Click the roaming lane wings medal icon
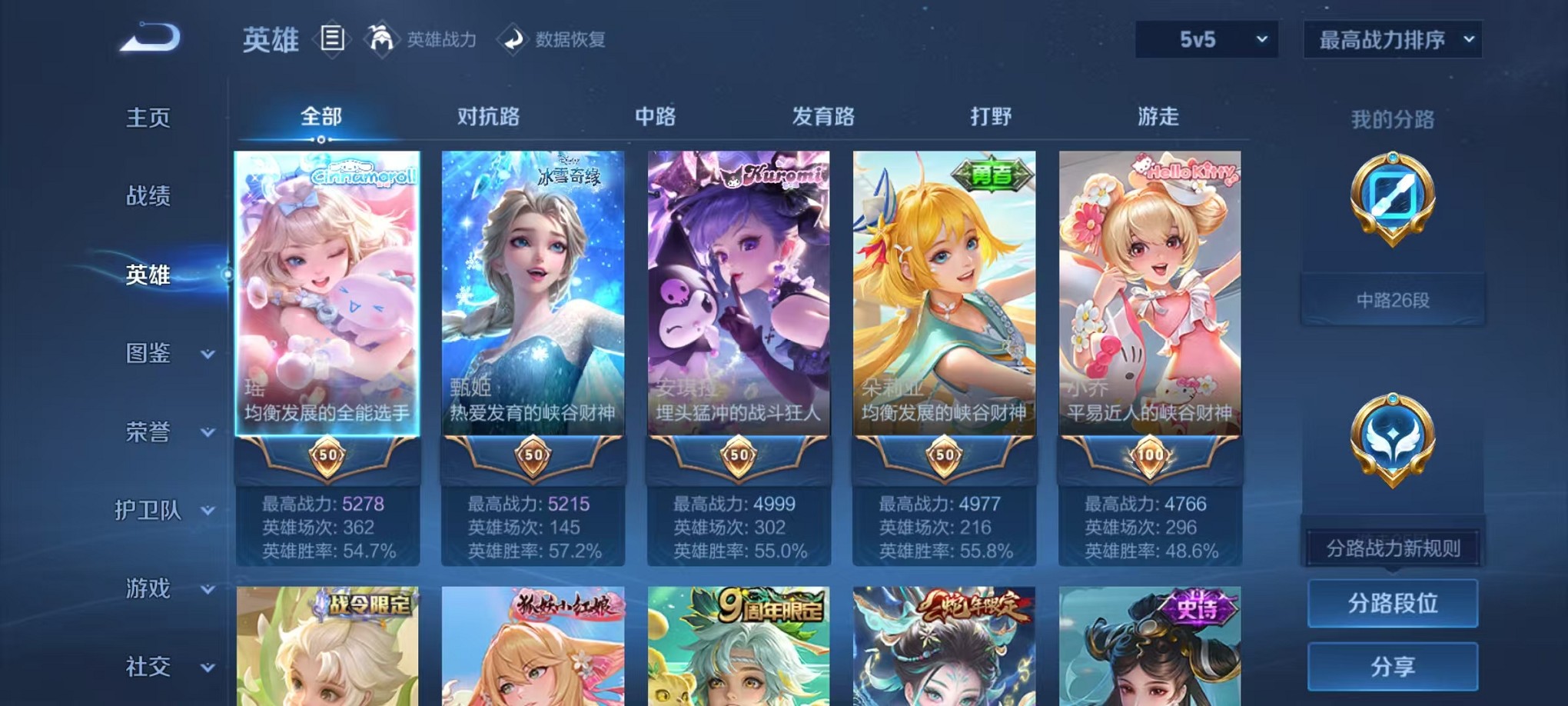Screen dimensions: 1568x706 (1393, 438)
